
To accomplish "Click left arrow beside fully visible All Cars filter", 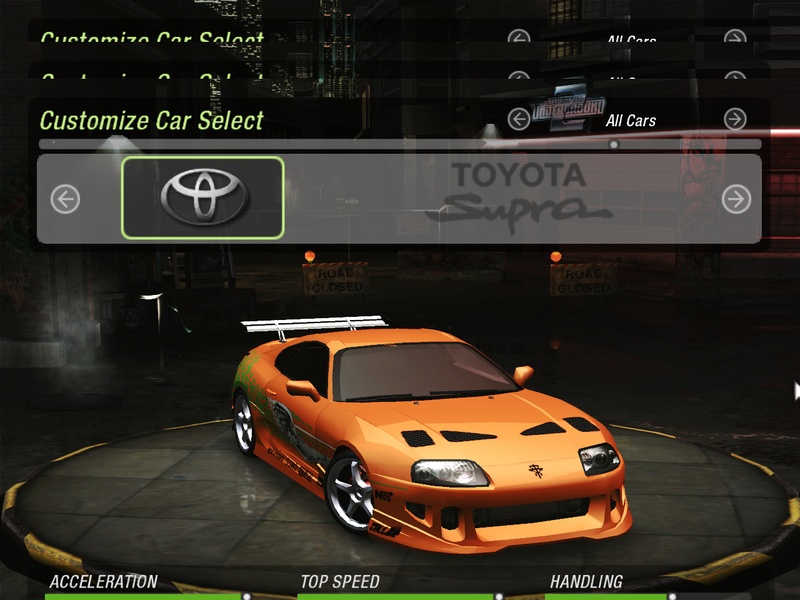I will point(518,120).
